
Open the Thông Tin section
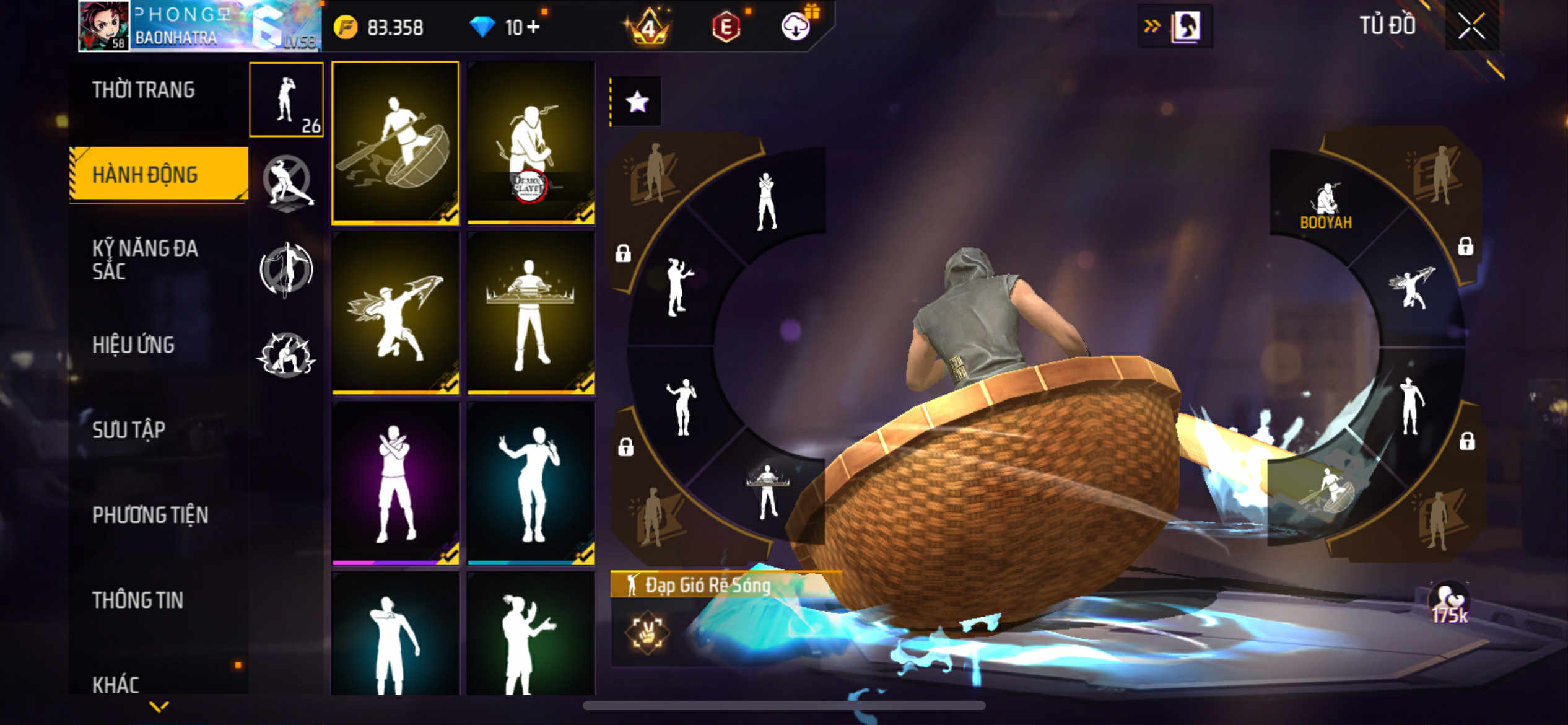point(137,600)
